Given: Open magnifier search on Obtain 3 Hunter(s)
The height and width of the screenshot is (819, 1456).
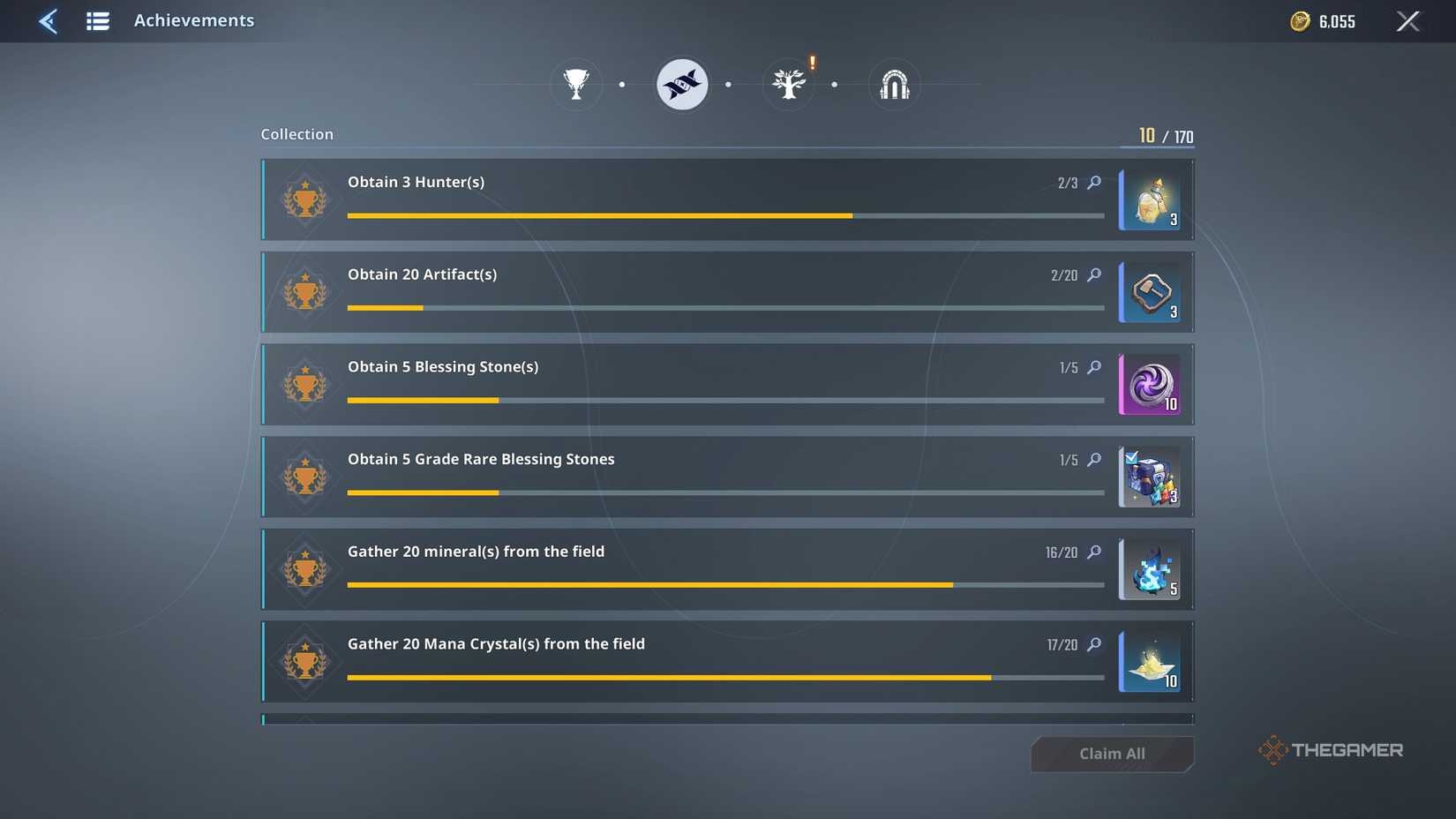Looking at the screenshot, I should click(x=1094, y=183).
